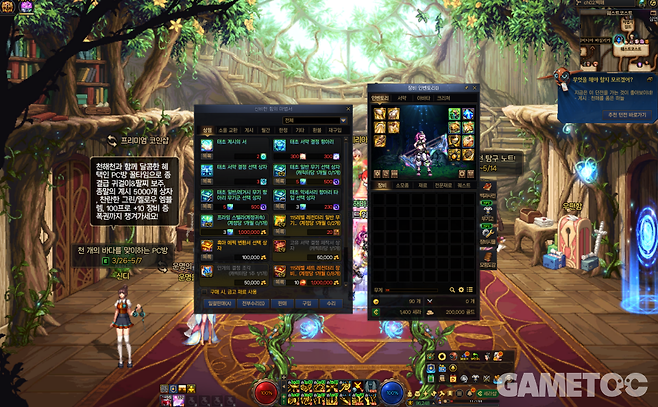This screenshot has height=407, width=658.
Task: Select the 상점 shop tab
Action: (x=207, y=129)
